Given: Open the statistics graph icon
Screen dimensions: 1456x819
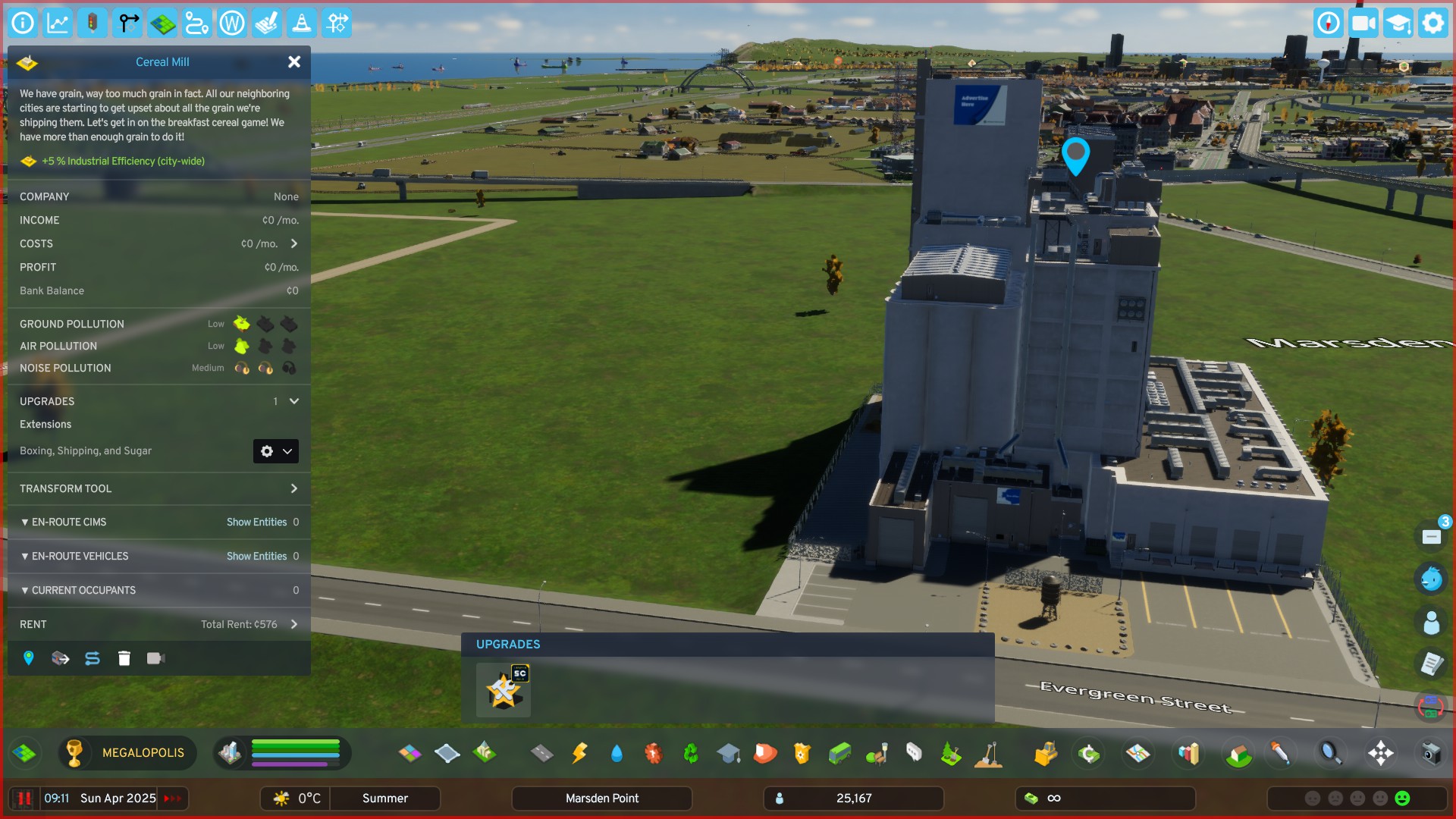Looking at the screenshot, I should click(58, 24).
